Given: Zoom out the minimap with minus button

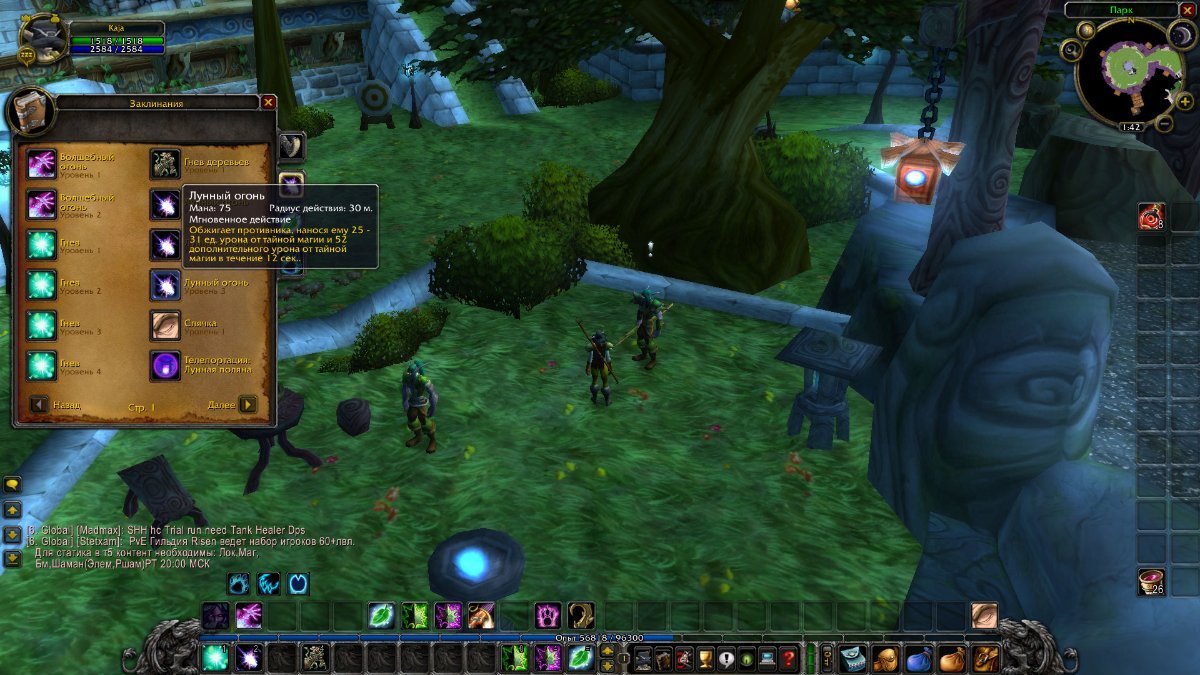Looking at the screenshot, I should pyautogui.click(x=1164, y=124).
